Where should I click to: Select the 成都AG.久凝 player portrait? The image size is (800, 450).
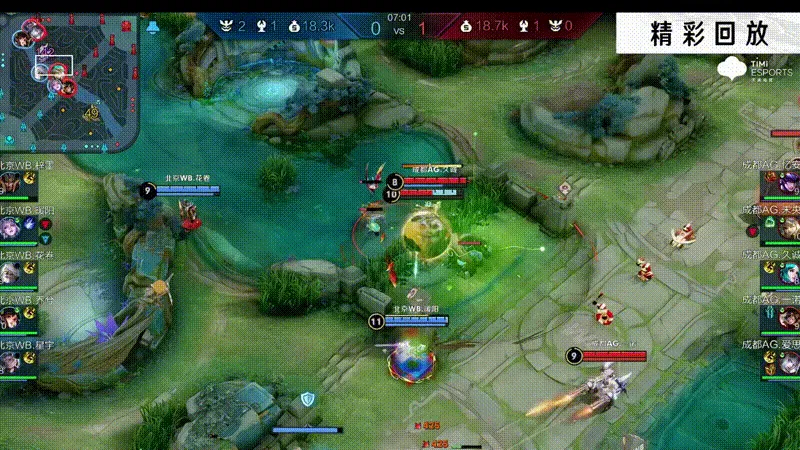pyautogui.click(x=787, y=274)
